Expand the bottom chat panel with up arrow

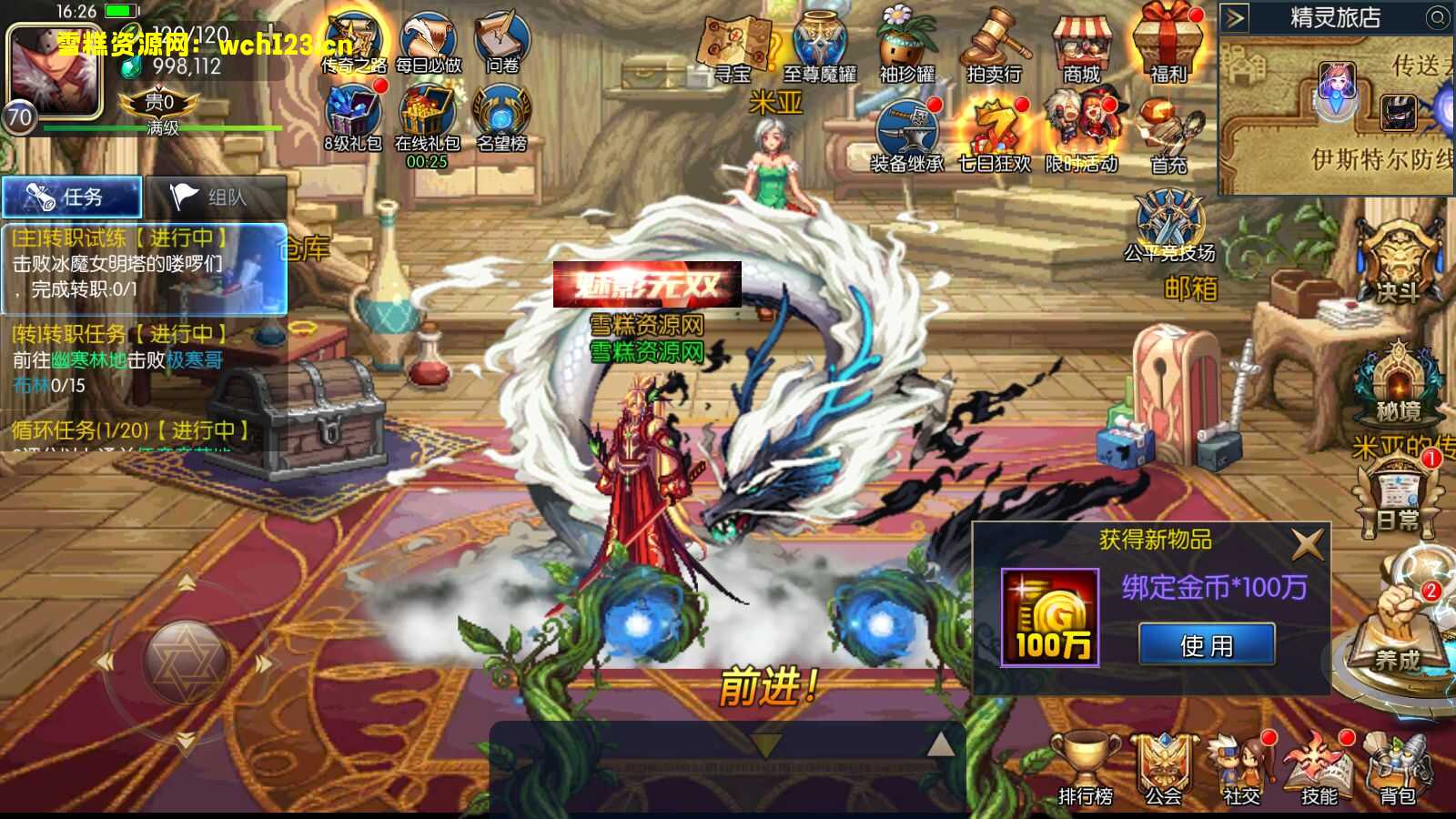941,743
